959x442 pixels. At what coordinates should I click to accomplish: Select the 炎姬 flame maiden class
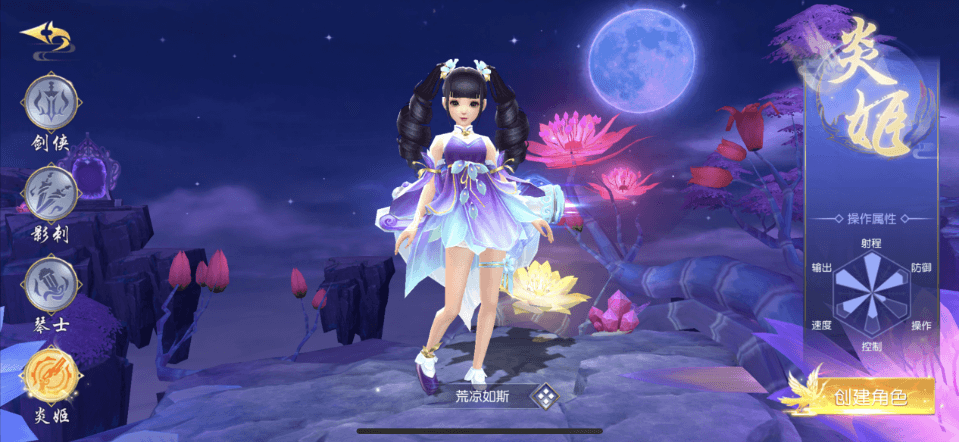pyautogui.click(x=51, y=373)
